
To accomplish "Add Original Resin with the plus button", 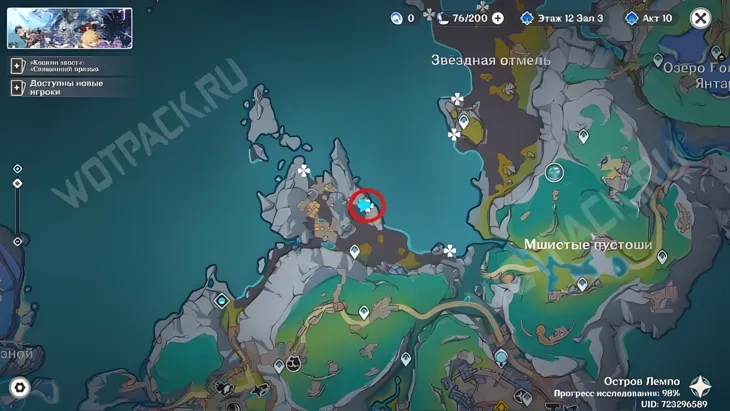I will (x=497, y=18).
